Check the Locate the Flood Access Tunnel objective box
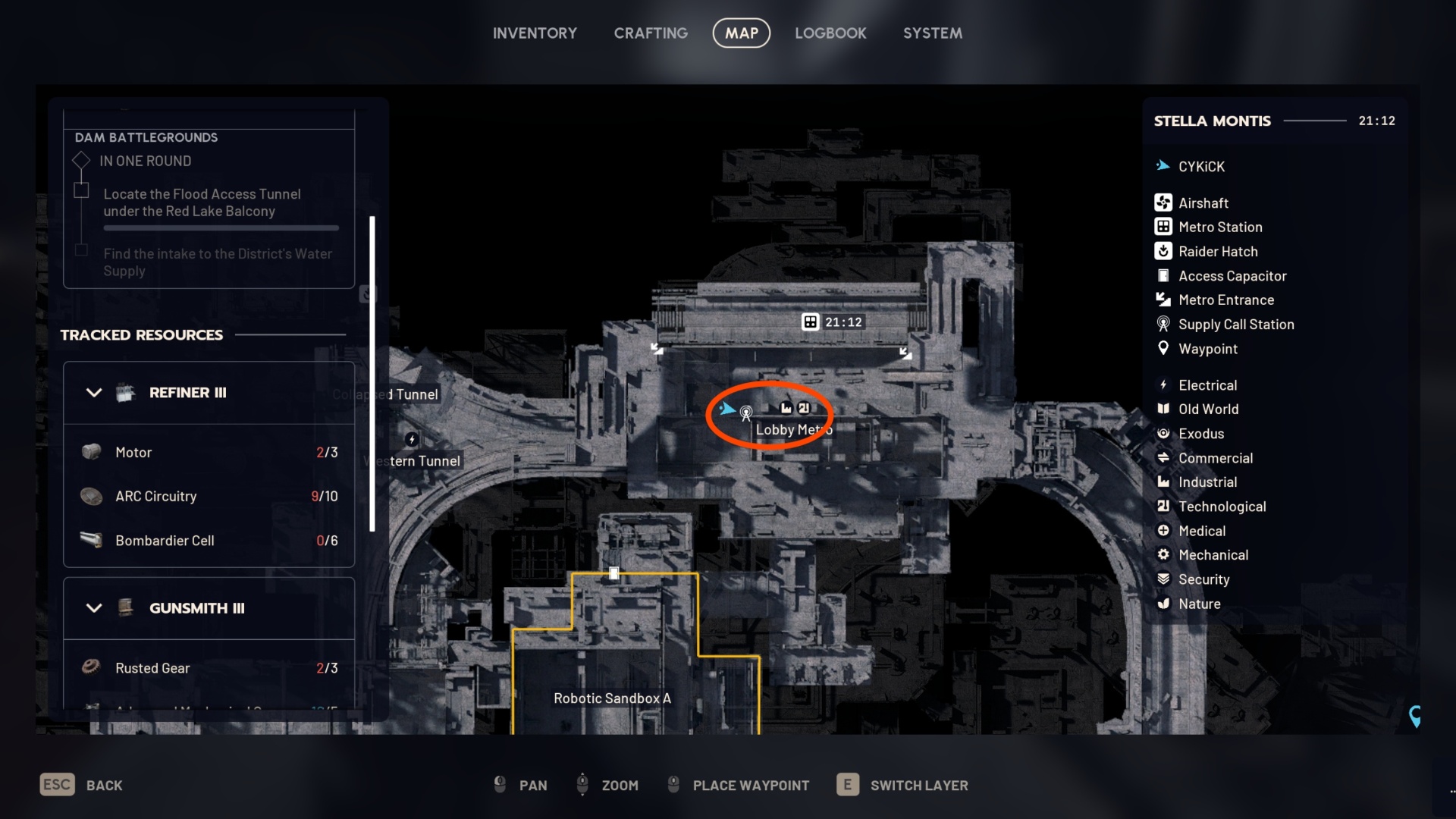Viewport: 1456px width, 819px height. 81,189
